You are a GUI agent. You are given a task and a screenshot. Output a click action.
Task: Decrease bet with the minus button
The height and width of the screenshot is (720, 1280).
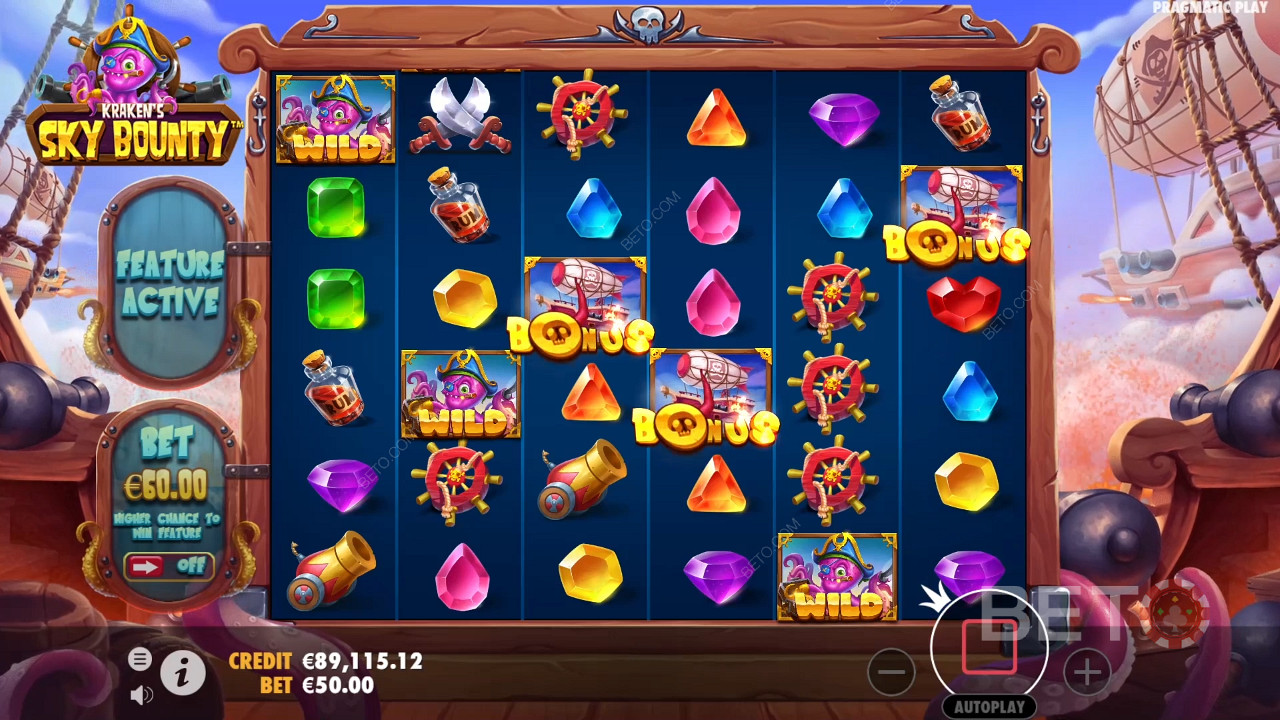(x=891, y=671)
